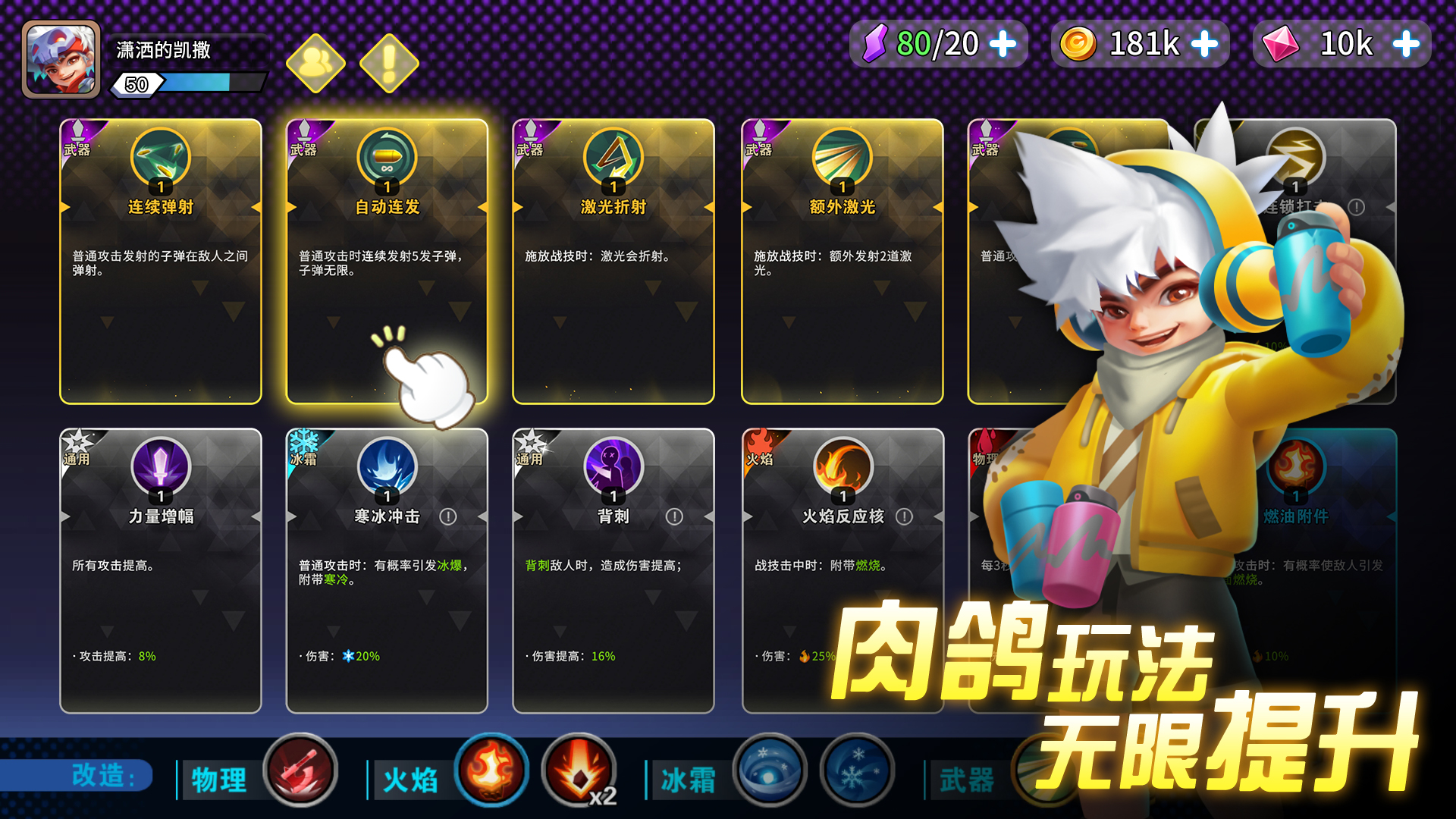Select the snowflake 冰霜 icon
Viewport: 1456px width, 819px height.
pos(855,770)
